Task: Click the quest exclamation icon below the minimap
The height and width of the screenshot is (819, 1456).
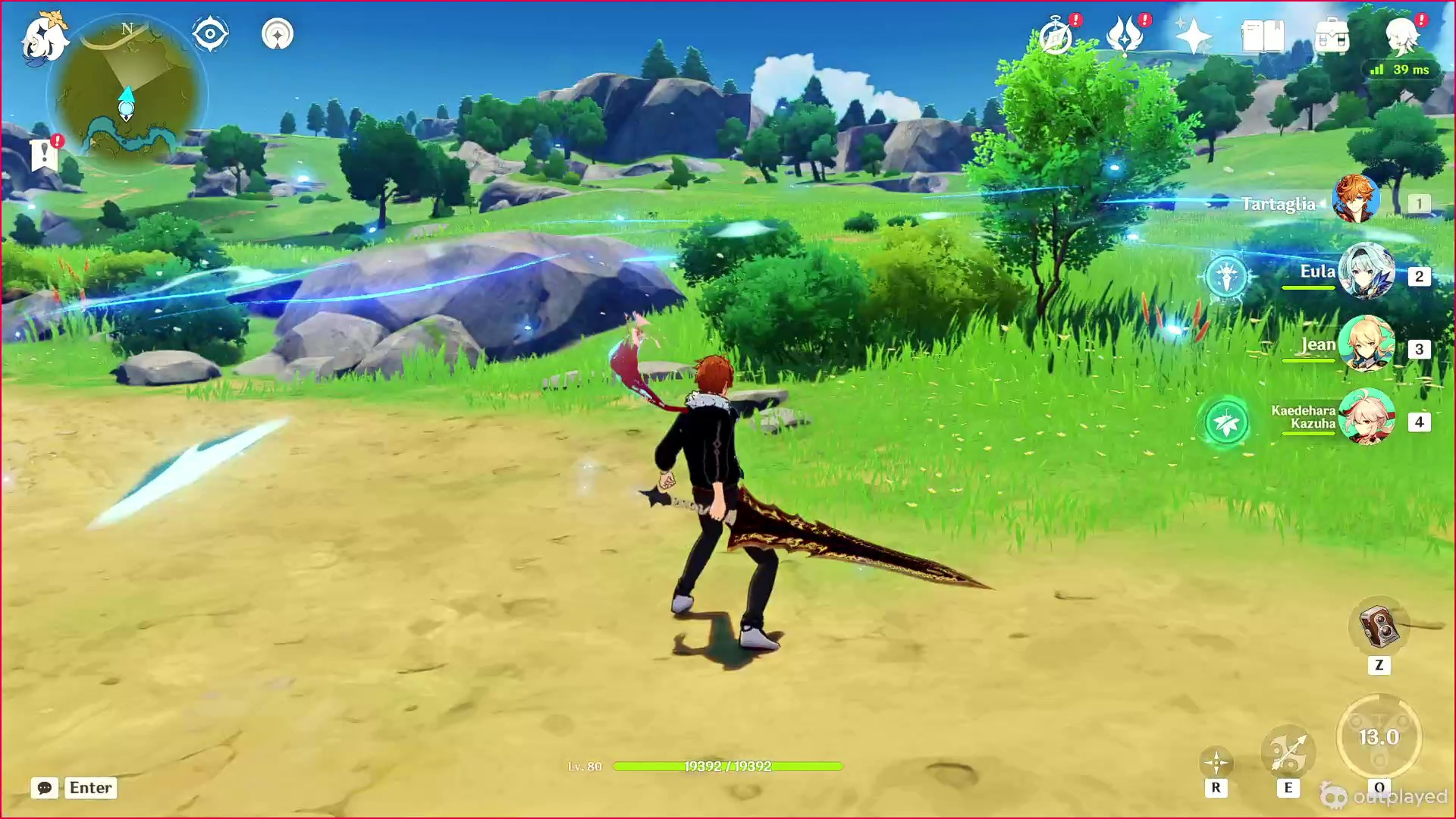Action: click(x=45, y=155)
